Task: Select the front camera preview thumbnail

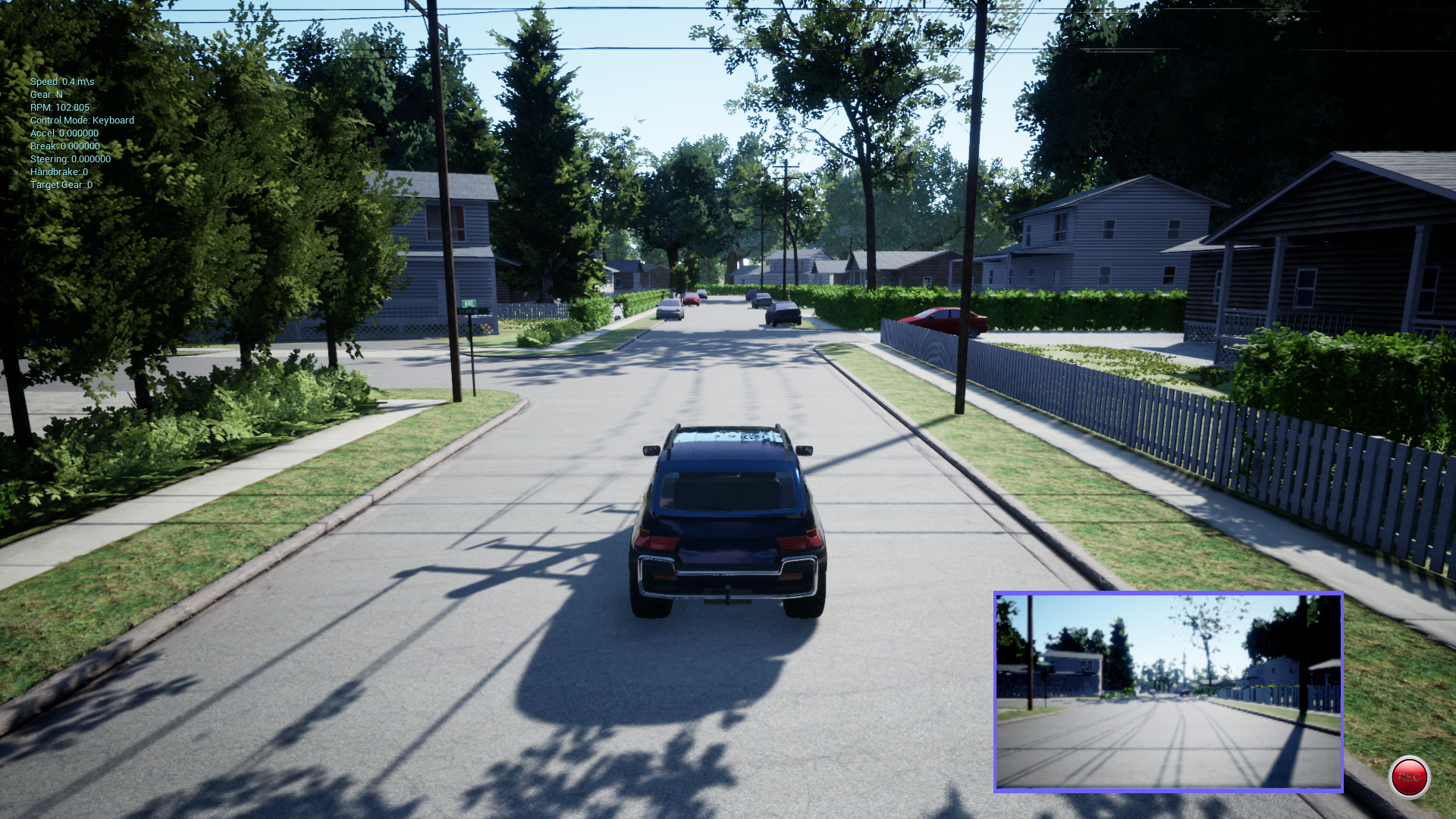Action: tap(1168, 692)
